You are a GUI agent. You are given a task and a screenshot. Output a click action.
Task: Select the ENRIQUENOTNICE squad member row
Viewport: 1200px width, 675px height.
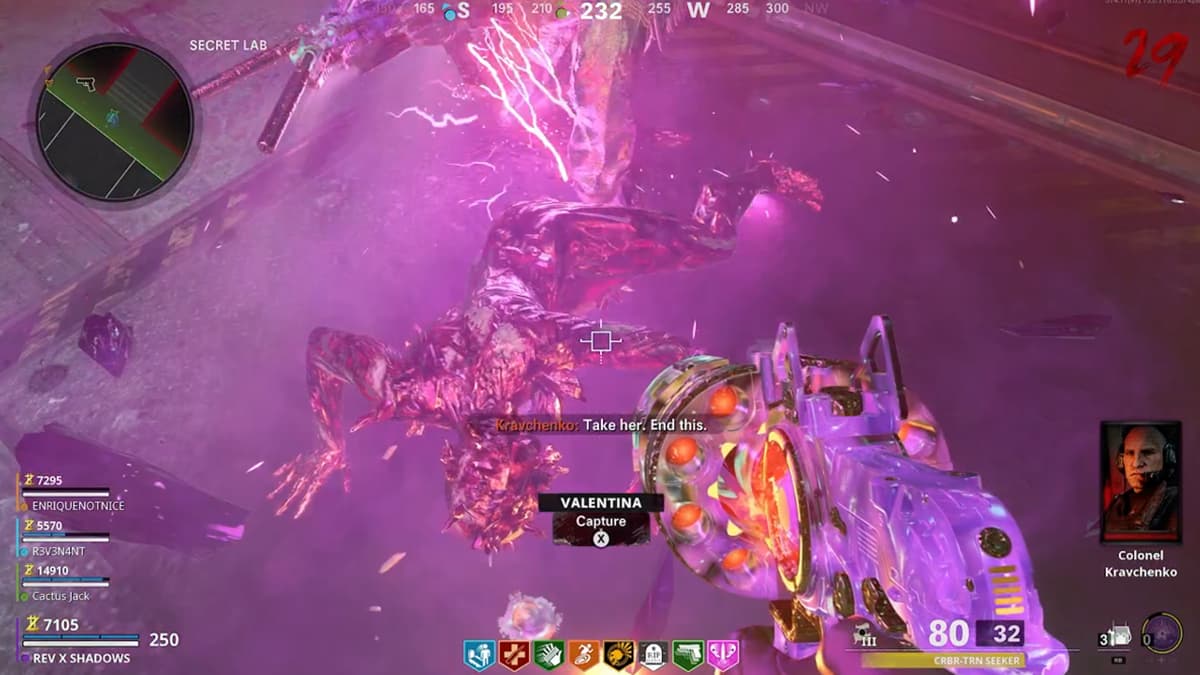point(68,493)
